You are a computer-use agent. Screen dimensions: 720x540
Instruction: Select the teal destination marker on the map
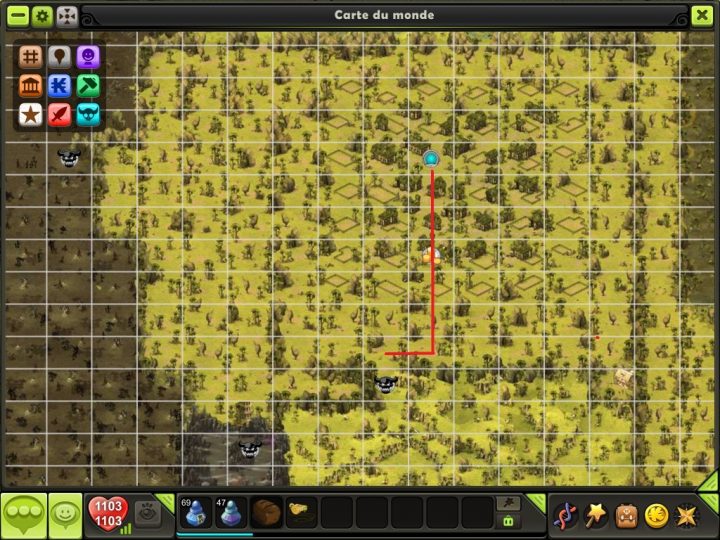pos(431,158)
